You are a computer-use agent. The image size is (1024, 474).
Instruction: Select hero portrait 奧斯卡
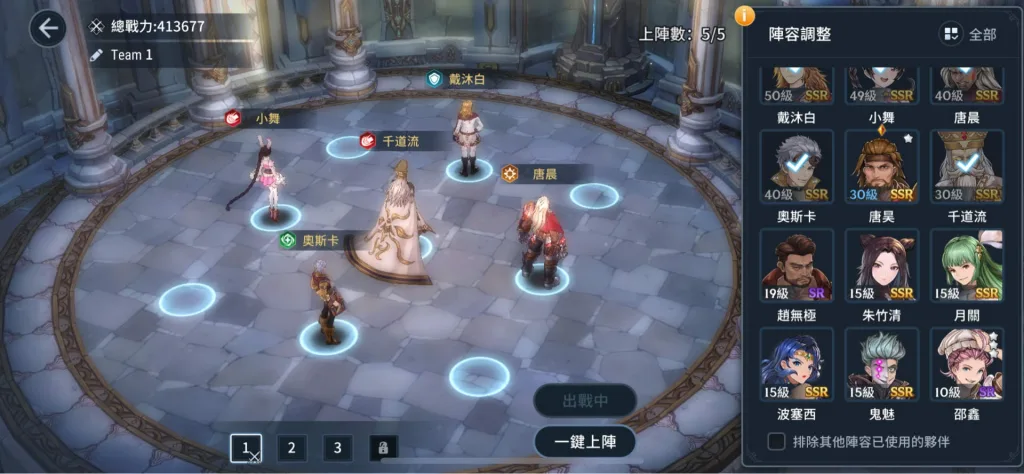(x=796, y=165)
